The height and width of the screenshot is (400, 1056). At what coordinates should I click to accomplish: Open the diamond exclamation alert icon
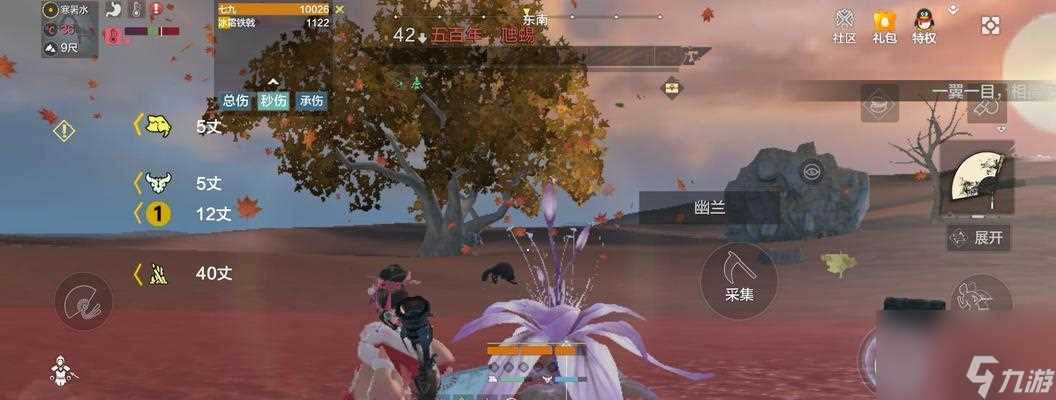(64, 130)
